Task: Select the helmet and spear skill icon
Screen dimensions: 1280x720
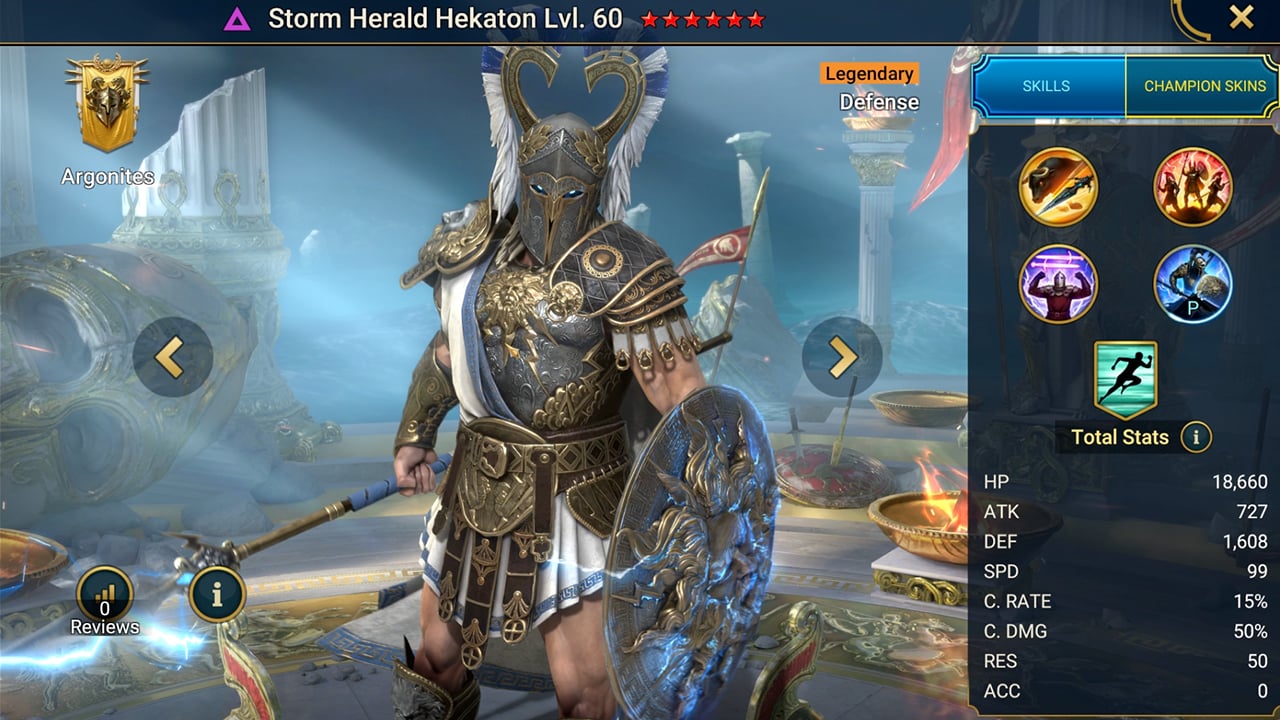Action: tap(1058, 187)
